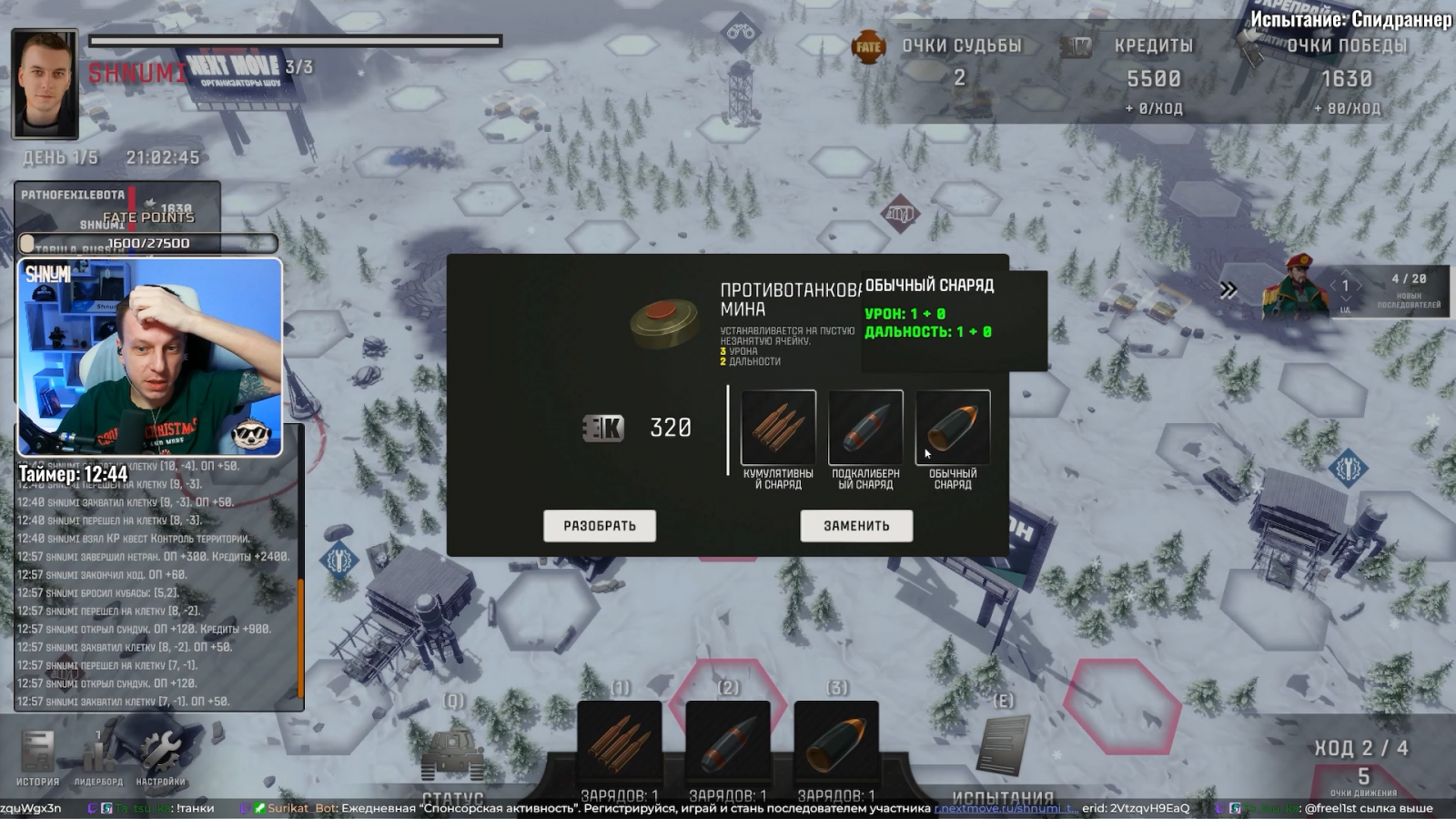Screen dimensions: 1456x819
Task: Show the Лидерборд (leaderboard)
Action: [98, 757]
